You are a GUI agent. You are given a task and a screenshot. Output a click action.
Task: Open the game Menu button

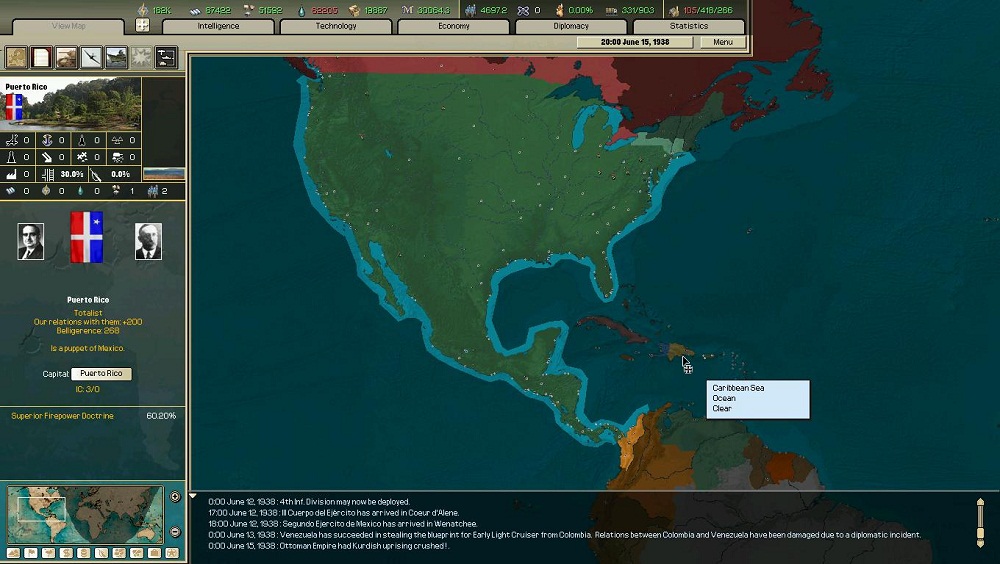[722, 43]
